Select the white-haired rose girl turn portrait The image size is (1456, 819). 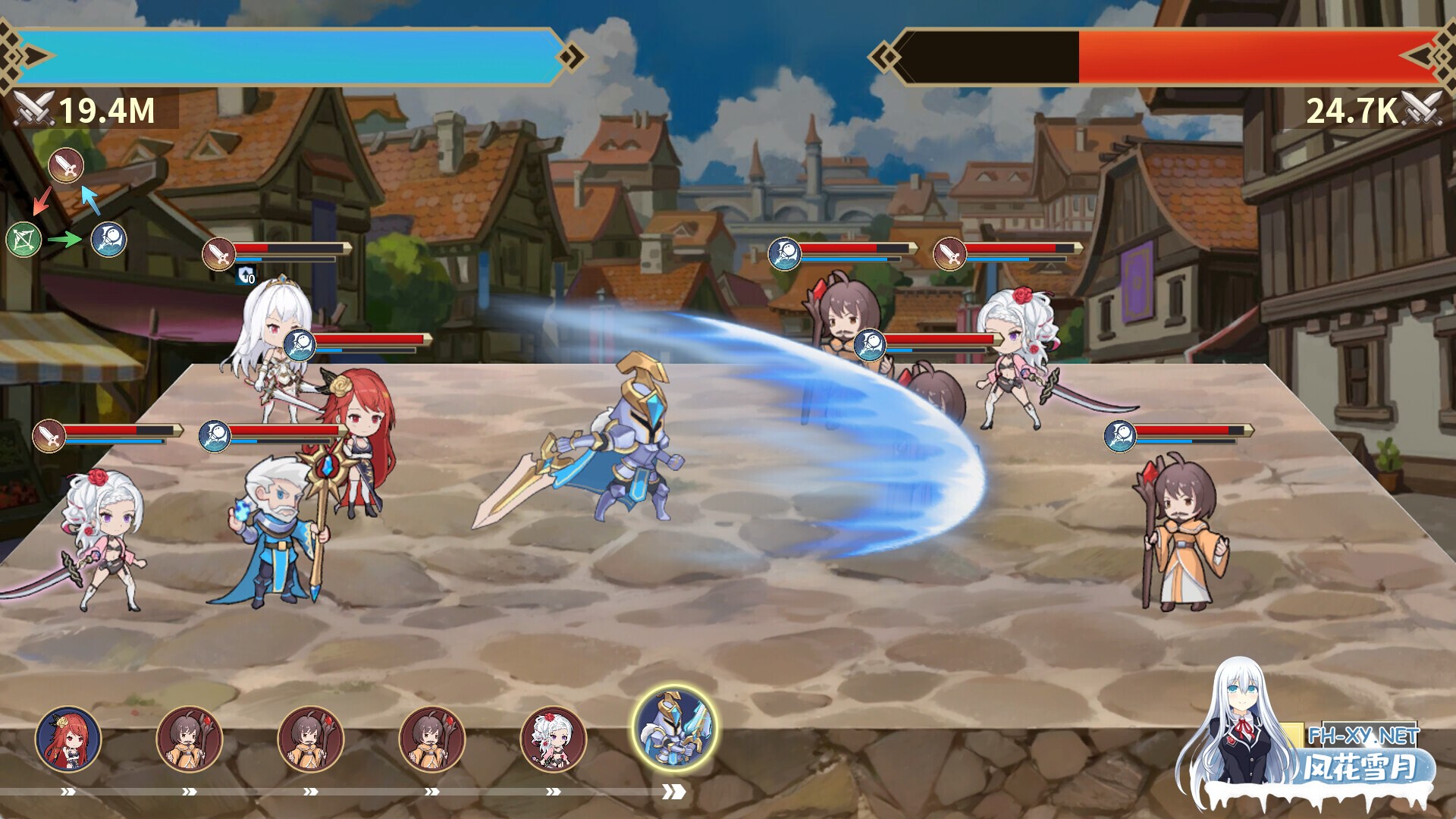click(x=553, y=739)
